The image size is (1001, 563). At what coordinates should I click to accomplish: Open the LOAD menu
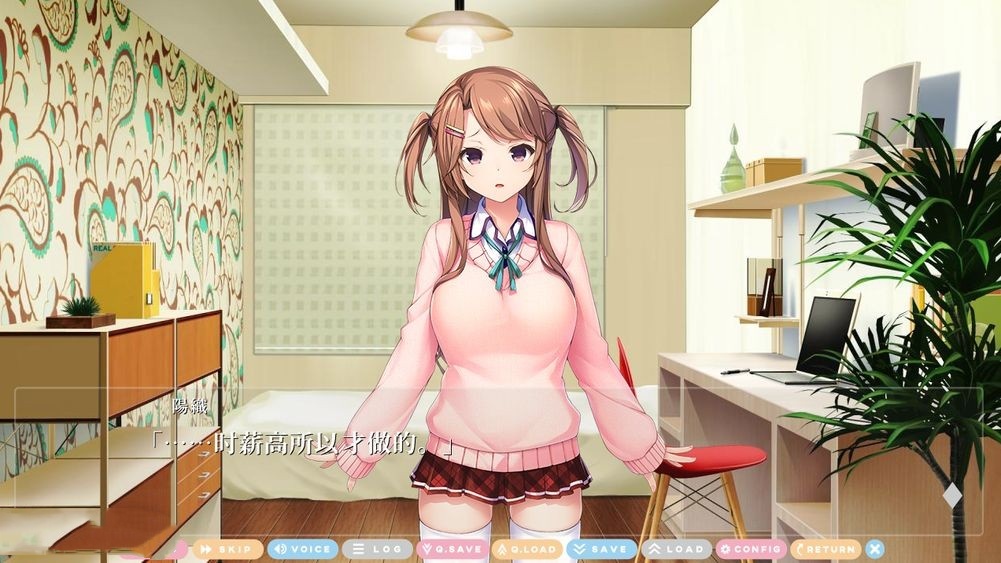click(676, 549)
